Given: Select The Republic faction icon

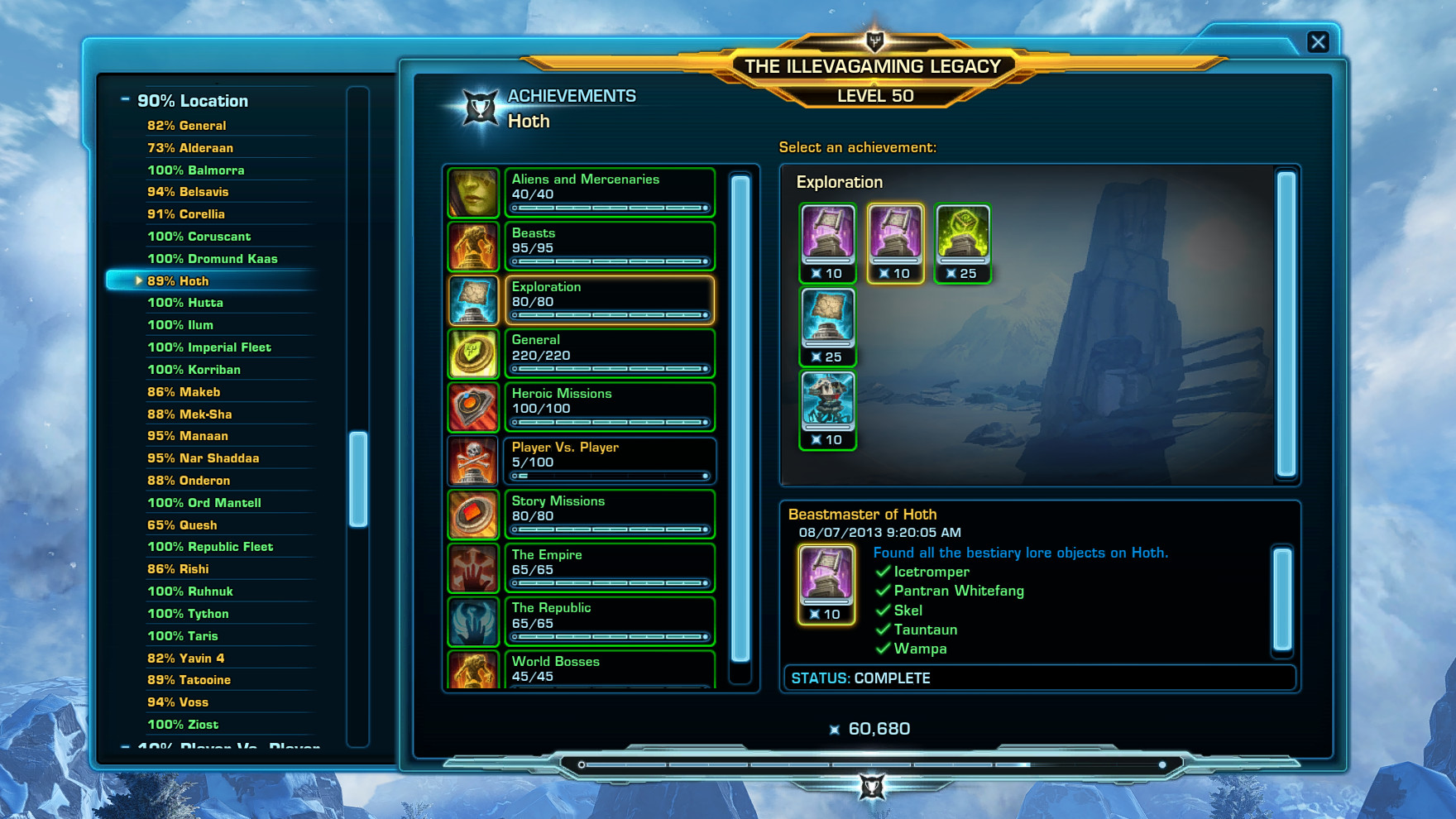Looking at the screenshot, I should click(473, 620).
